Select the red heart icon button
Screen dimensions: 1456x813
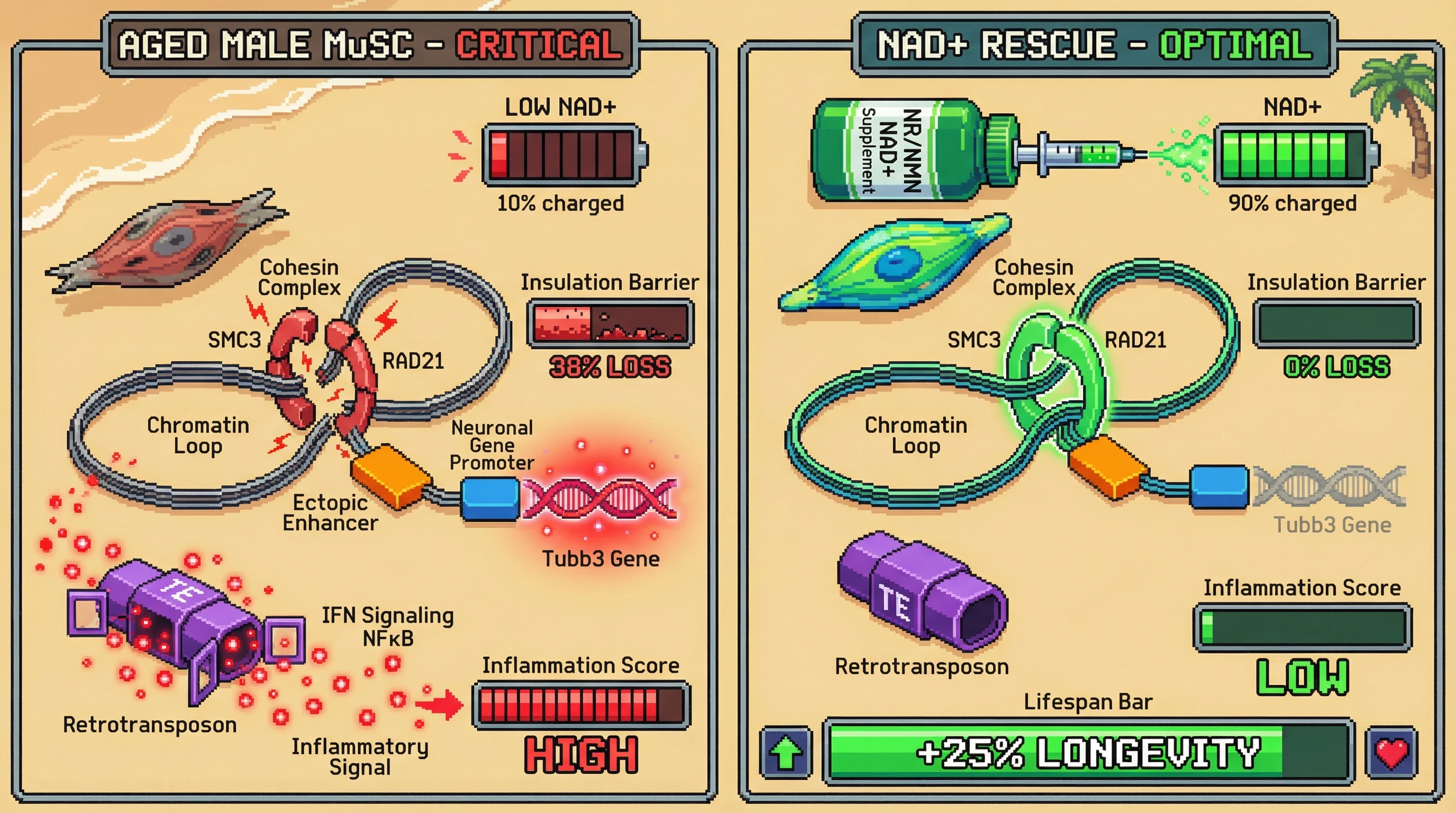1391,753
